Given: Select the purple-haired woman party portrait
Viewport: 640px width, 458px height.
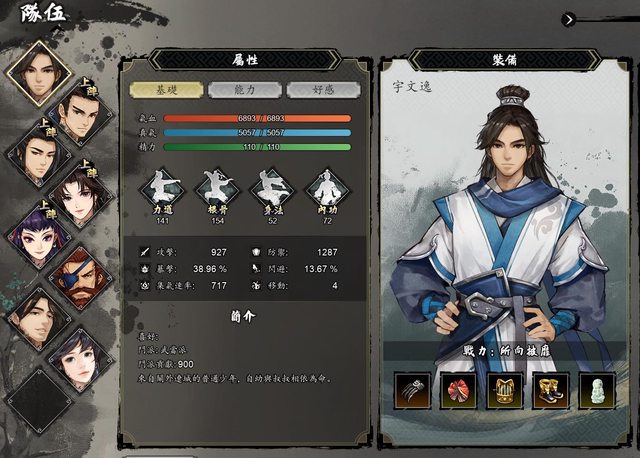Looking at the screenshot, I should point(37,232).
